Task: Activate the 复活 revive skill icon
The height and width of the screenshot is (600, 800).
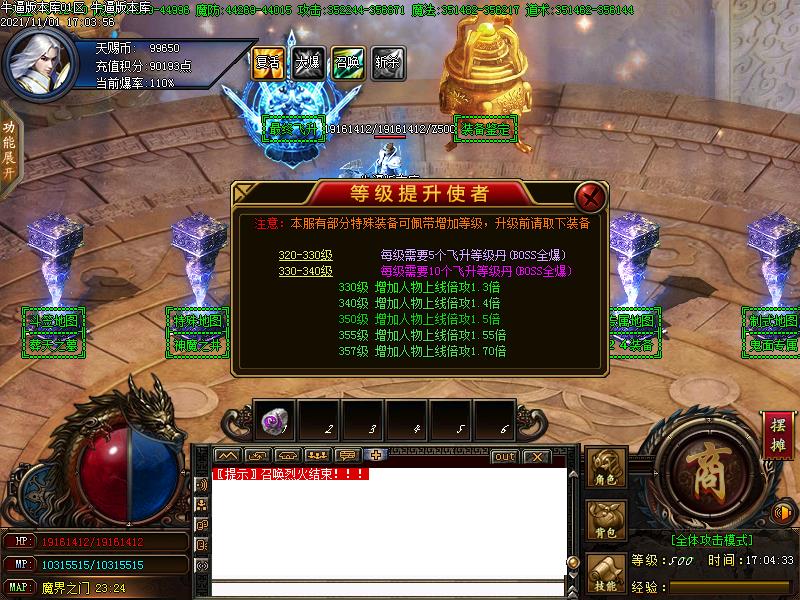Action: pos(268,62)
